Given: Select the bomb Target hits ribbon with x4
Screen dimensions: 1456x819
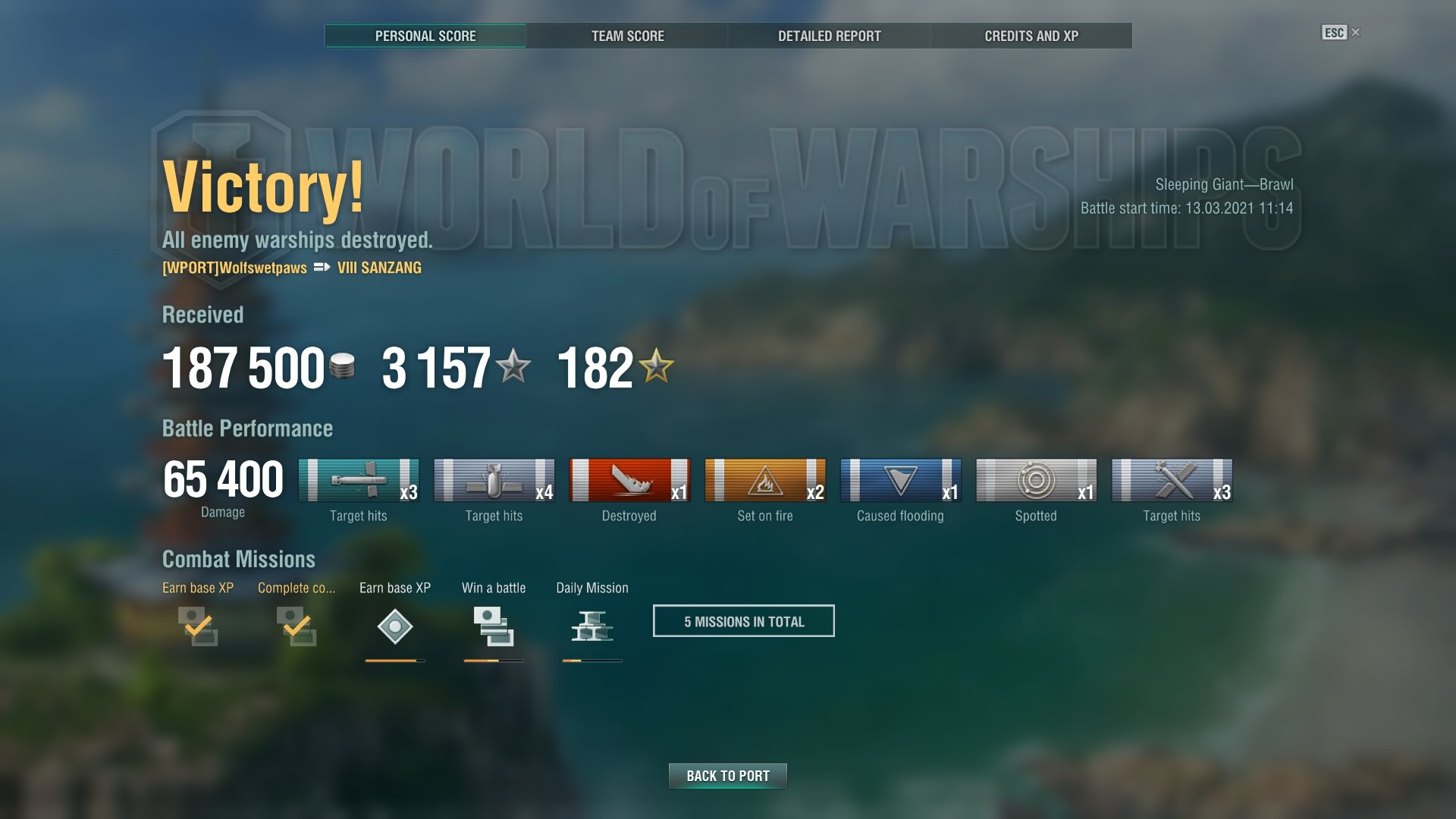Looking at the screenshot, I should 494,480.
